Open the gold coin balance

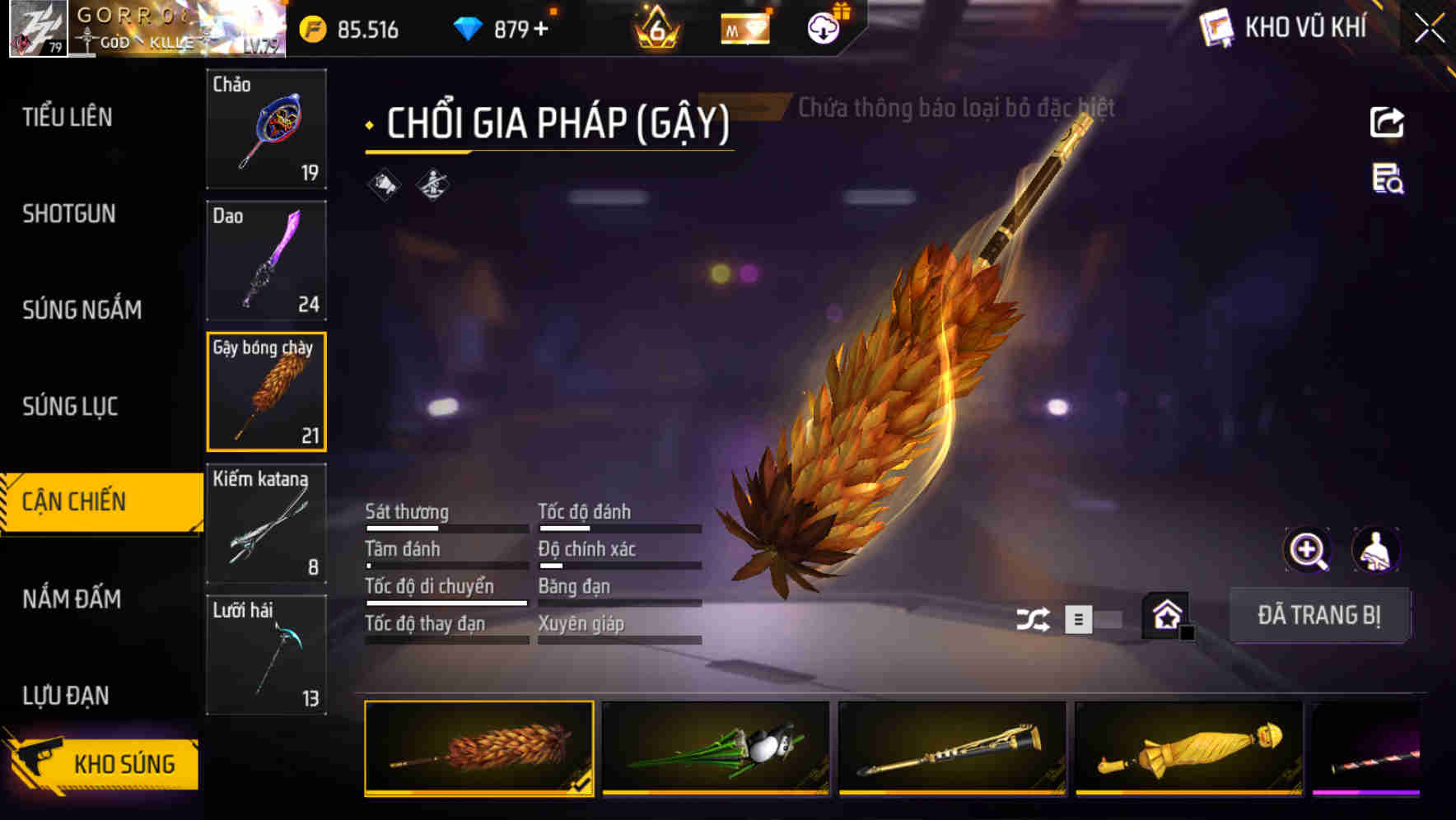pyautogui.click(x=350, y=30)
